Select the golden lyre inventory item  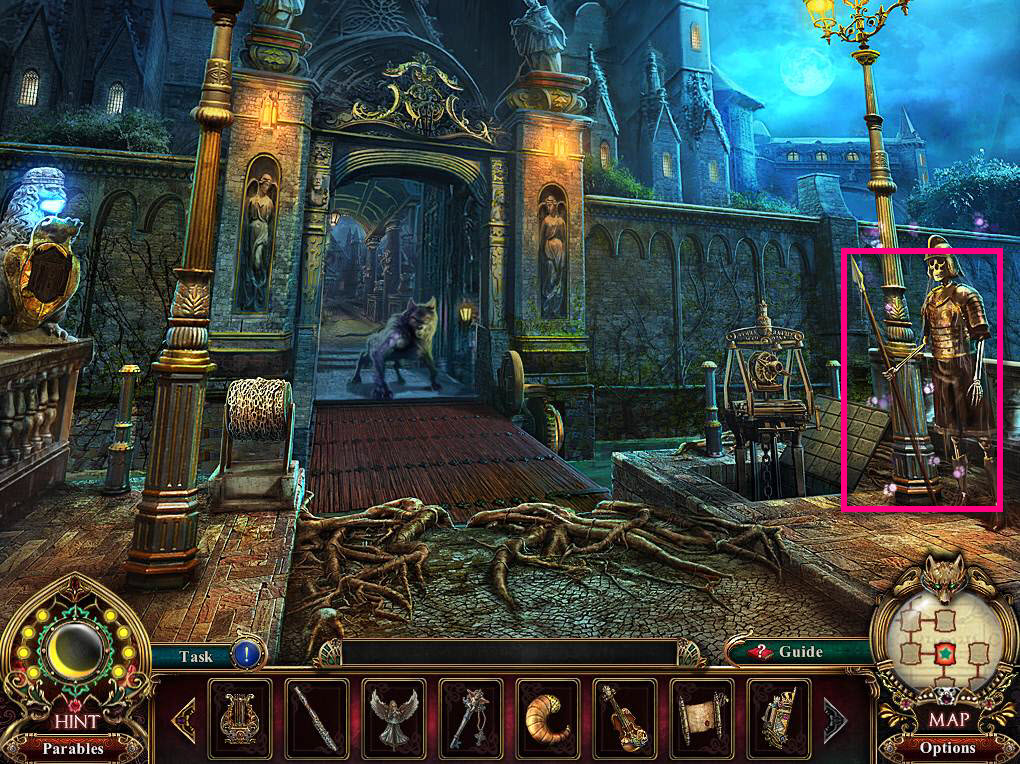pyautogui.click(x=240, y=718)
